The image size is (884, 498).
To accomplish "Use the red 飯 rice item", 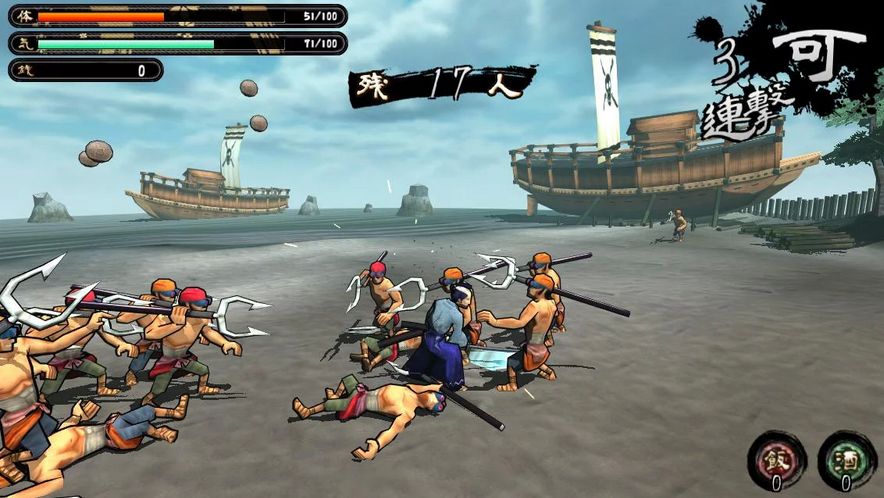I will (777, 460).
